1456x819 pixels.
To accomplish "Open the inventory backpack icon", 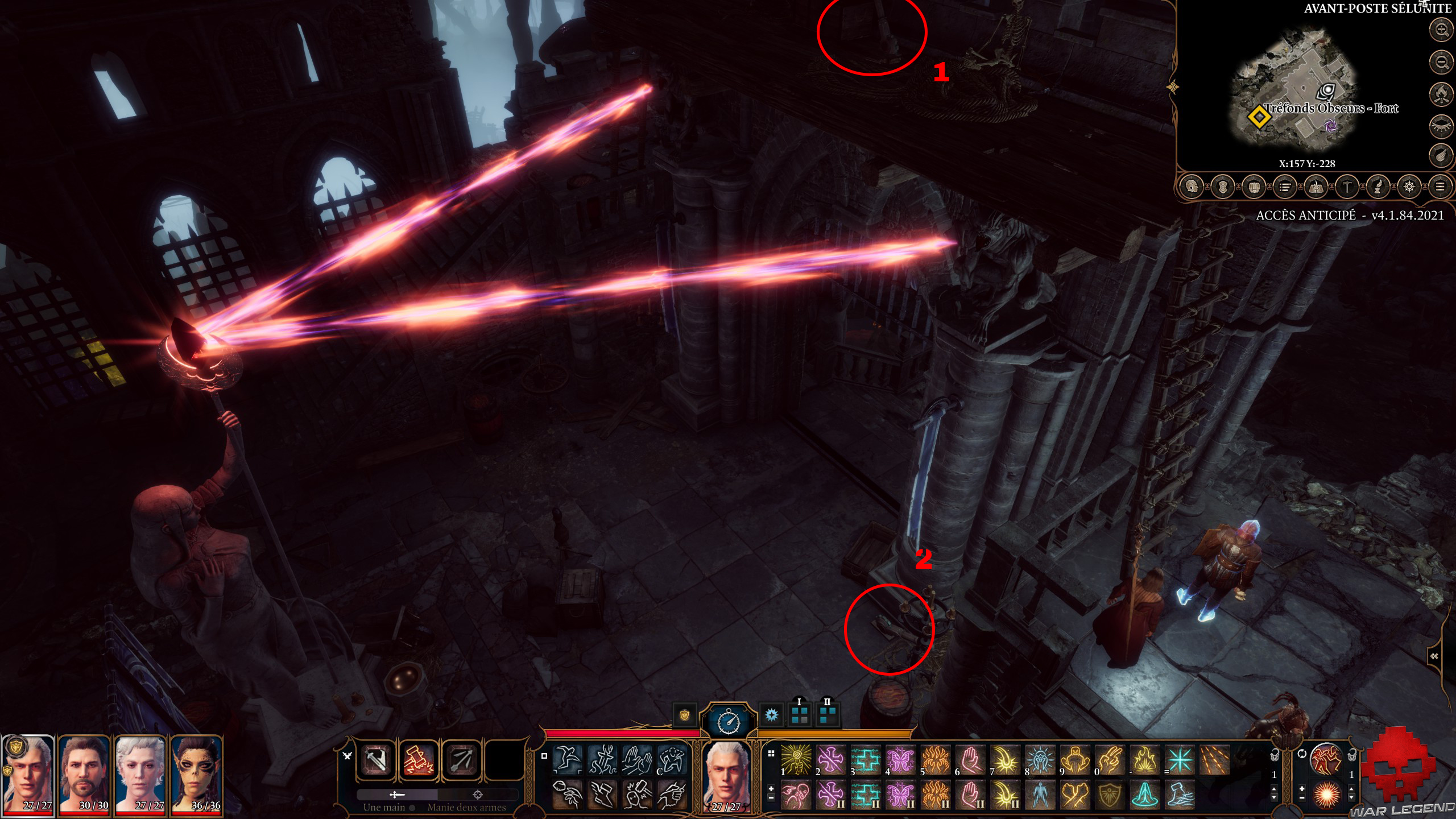I will (1255, 187).
